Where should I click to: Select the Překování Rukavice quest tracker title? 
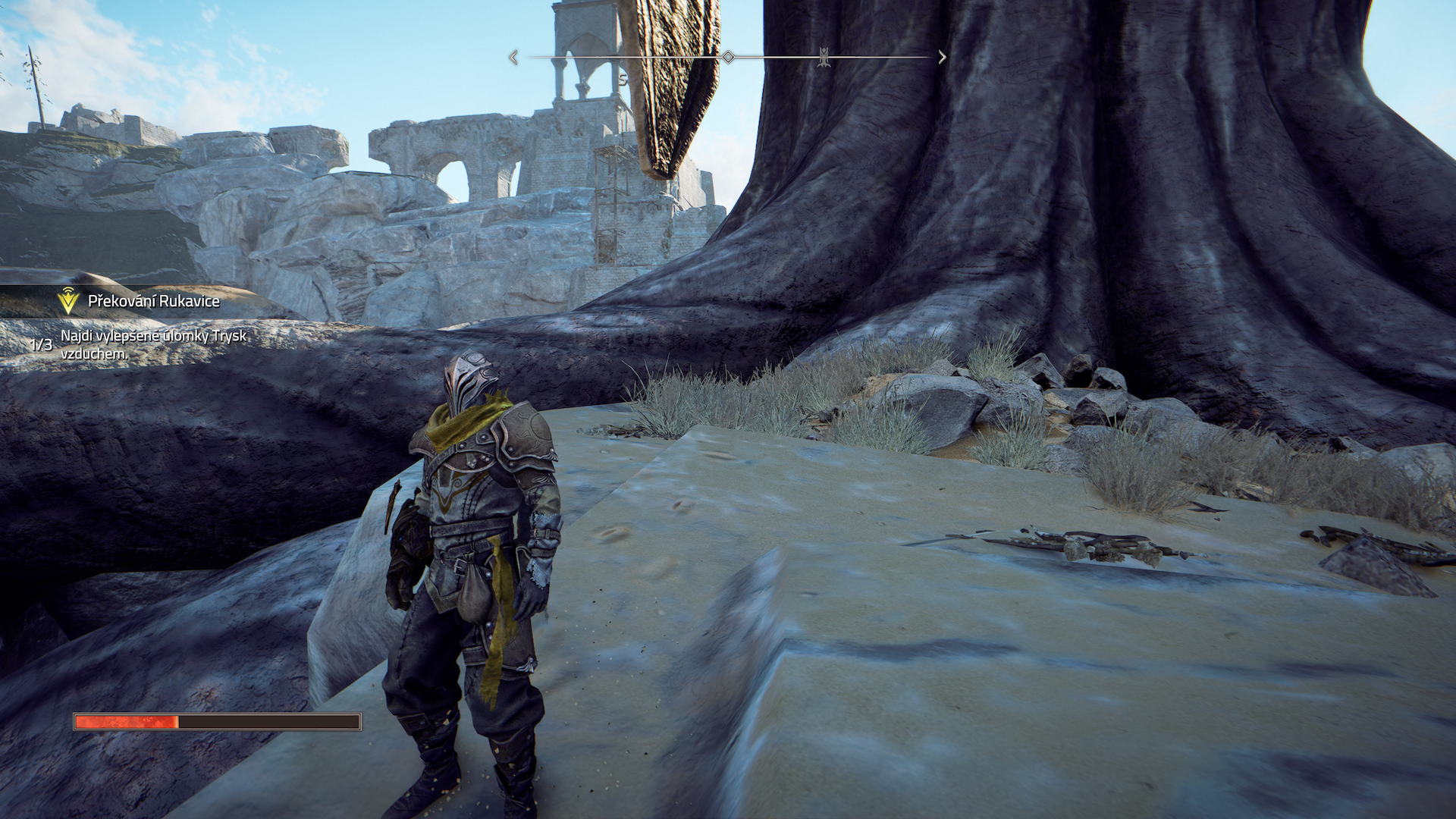[153, 301]
